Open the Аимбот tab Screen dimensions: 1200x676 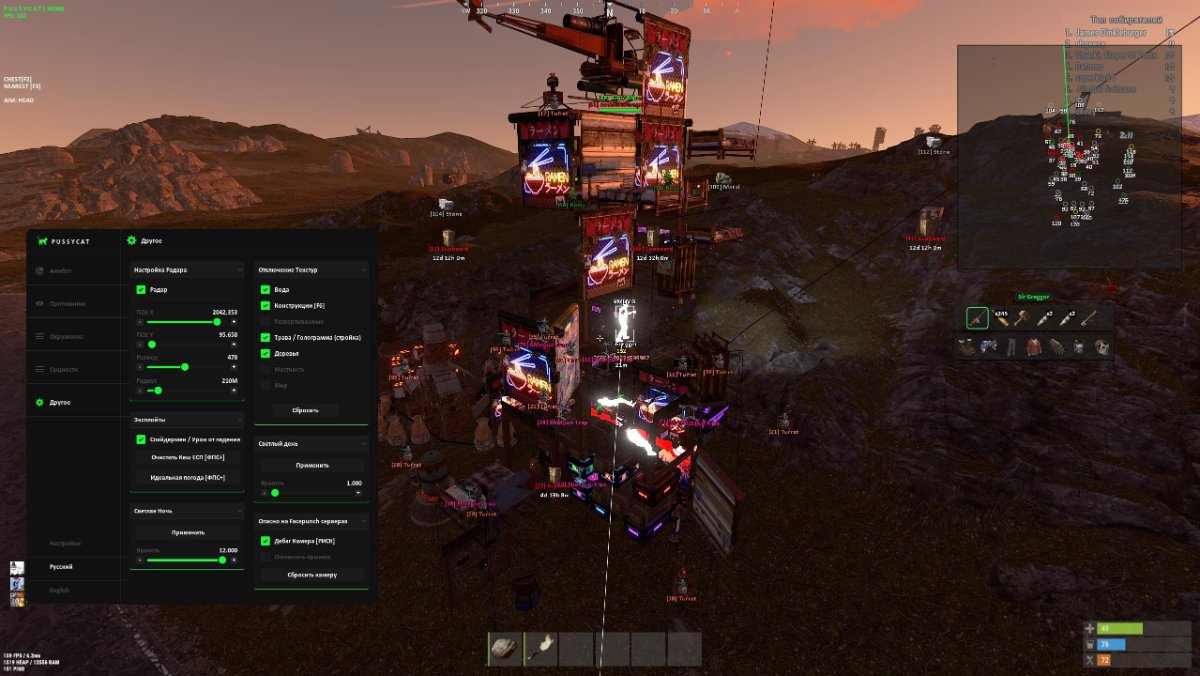pyautogui.click(x=61, y=270)
